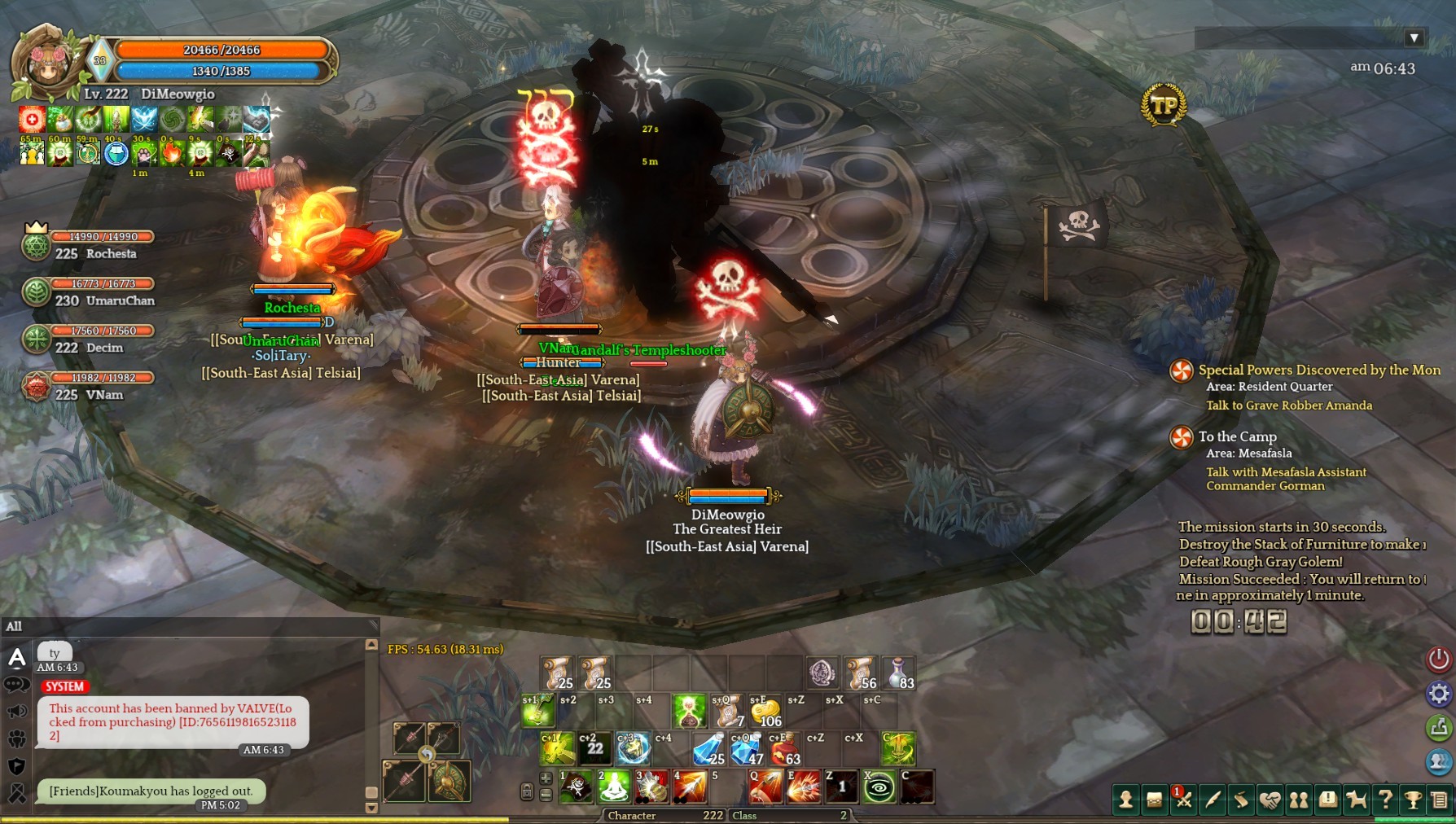The width and height of the screenshot is (1456, 824).
Task: Click the red power button
Action: (1438, 659)
